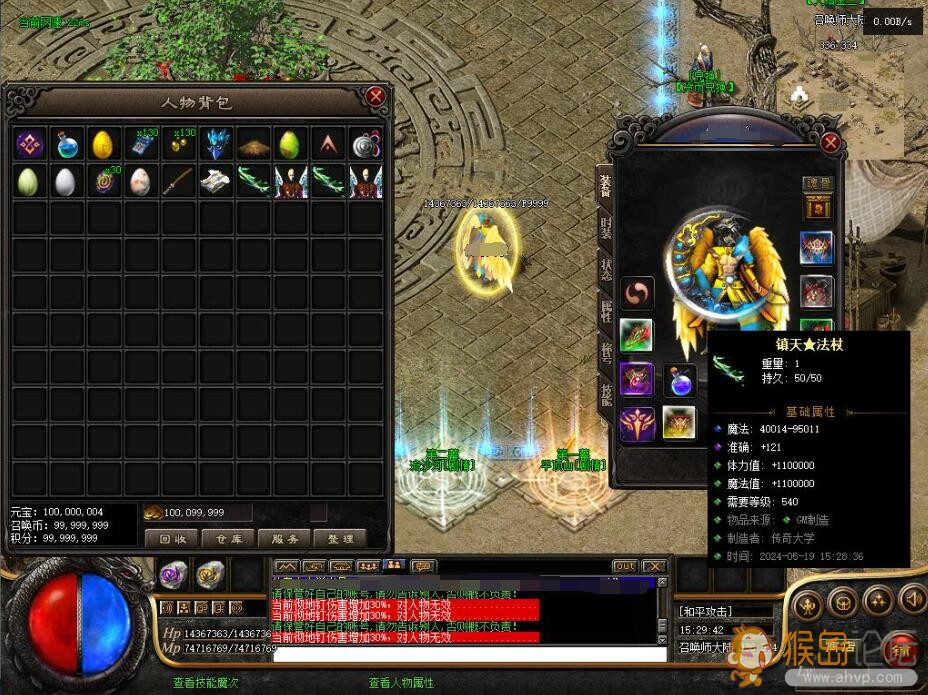Select the plain white egg in bag
Image resolution: width=928 pixels, height=695 pixels.
(67, 181)
